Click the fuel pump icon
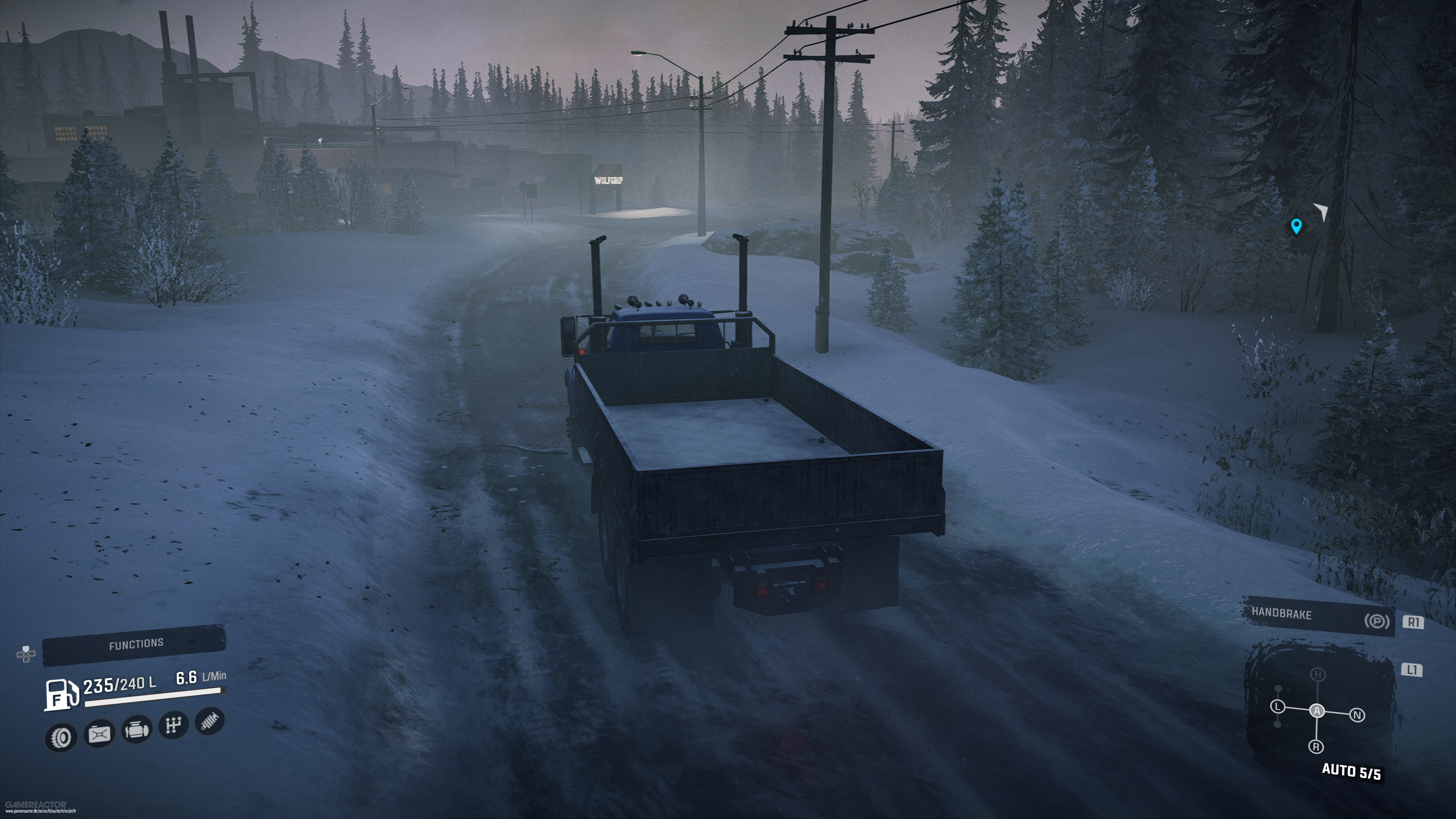The width and height of the screenshot is (1456, 819). click(61, 695)
